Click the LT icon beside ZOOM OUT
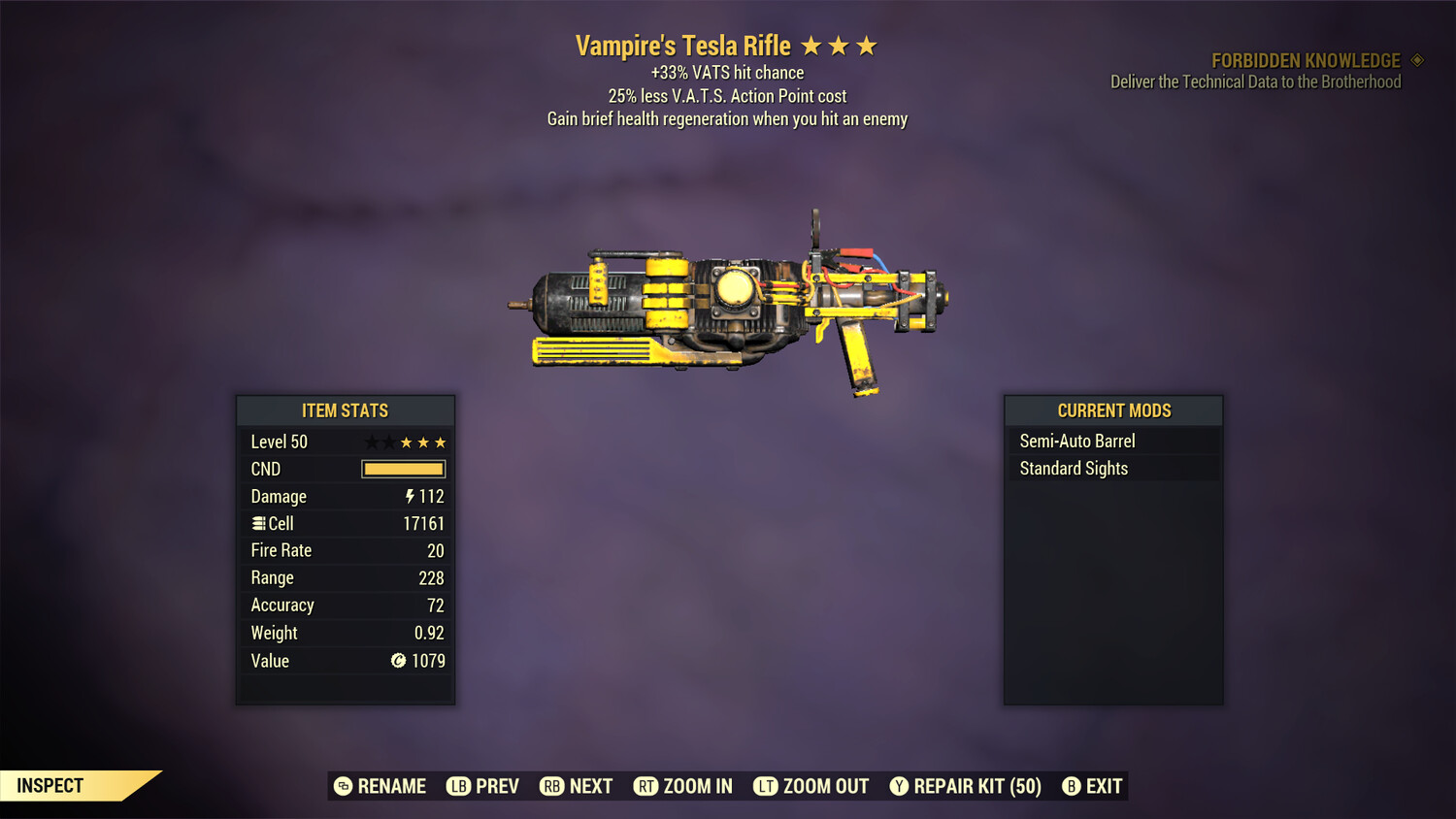The width and height of the screenshot is (1456, 819). (765, 786)
